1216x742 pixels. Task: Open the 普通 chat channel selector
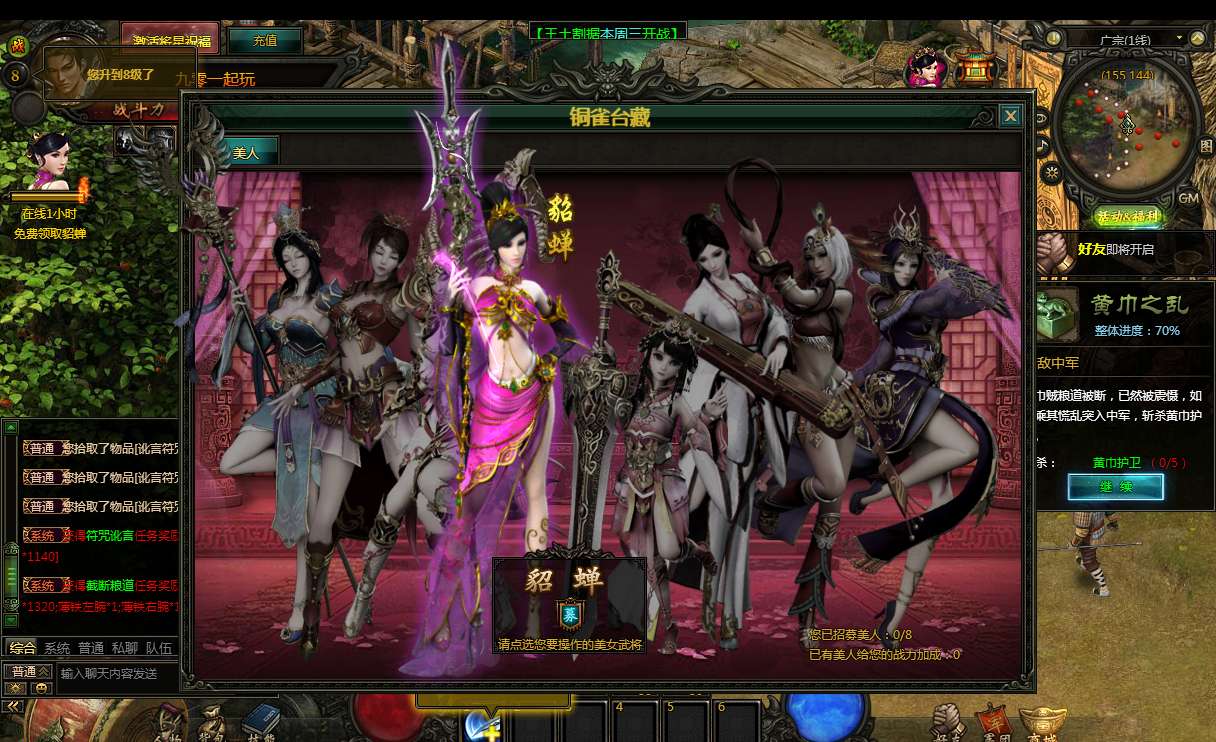[27, 672]
